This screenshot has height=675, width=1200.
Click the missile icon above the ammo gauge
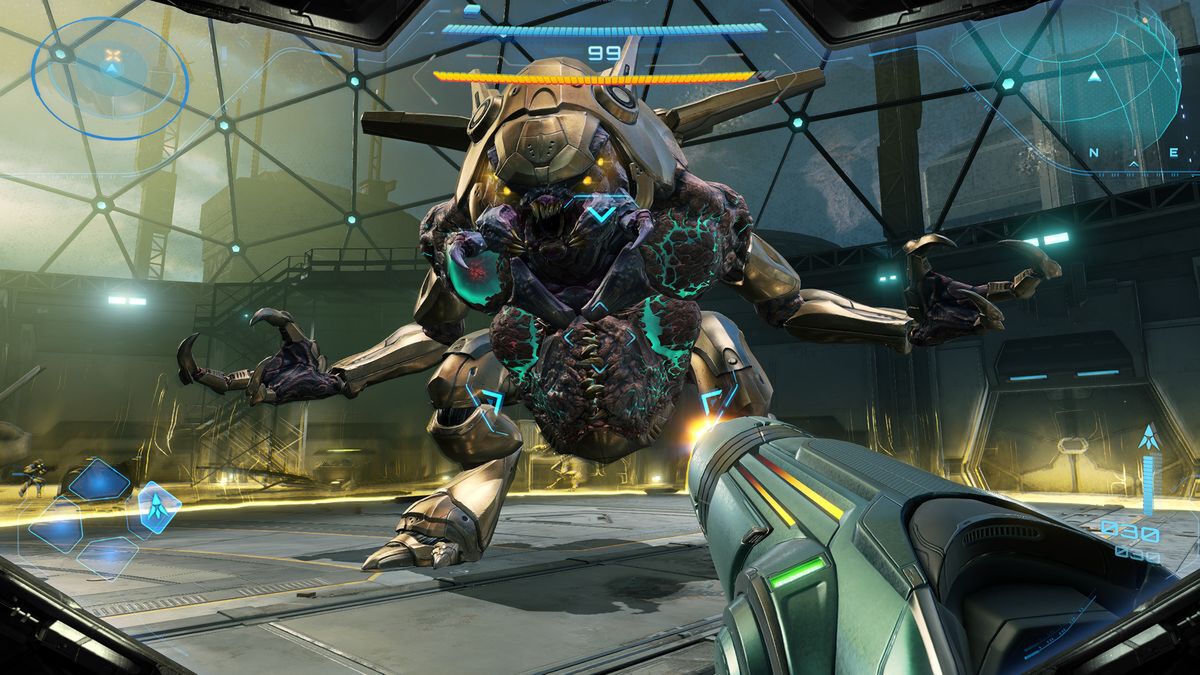(1148, 438)
